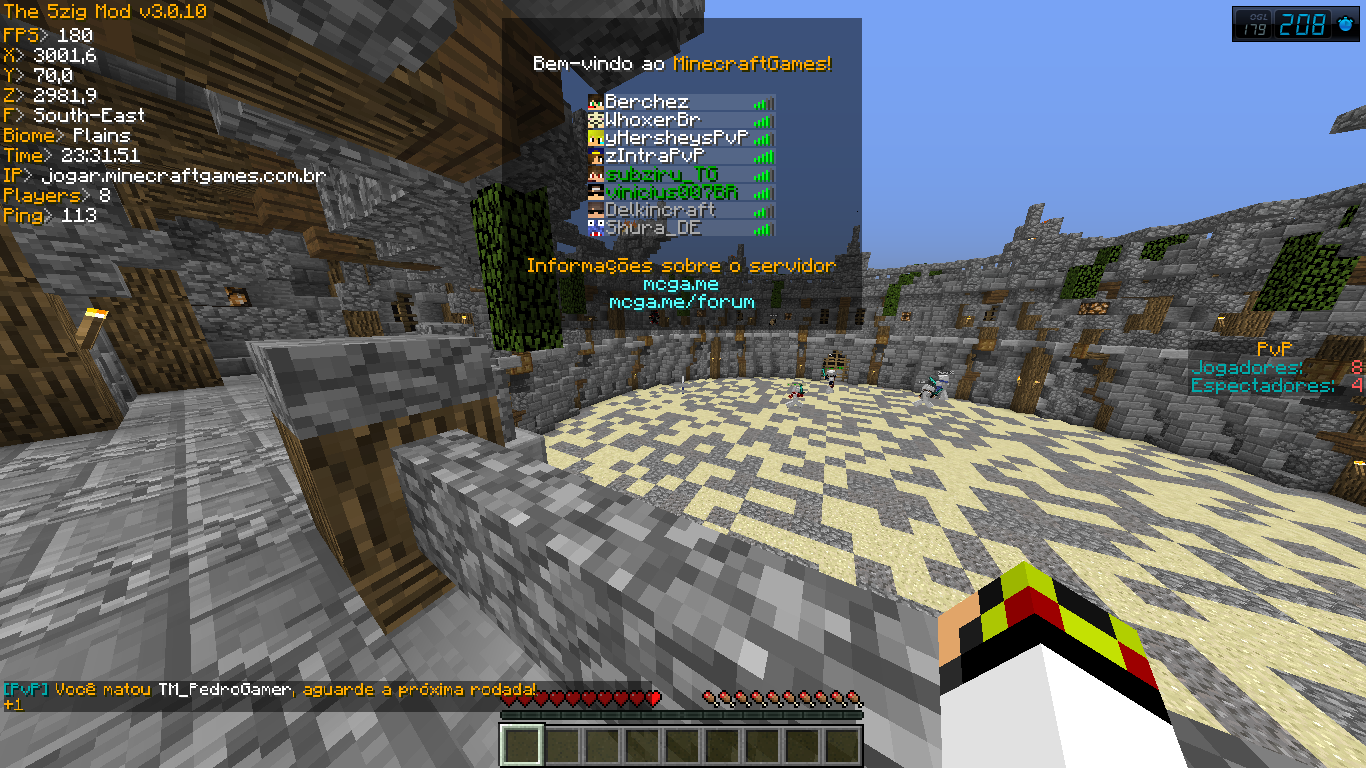
Task: Click the yHersheysPvP player row
Action: pos(681,138)
